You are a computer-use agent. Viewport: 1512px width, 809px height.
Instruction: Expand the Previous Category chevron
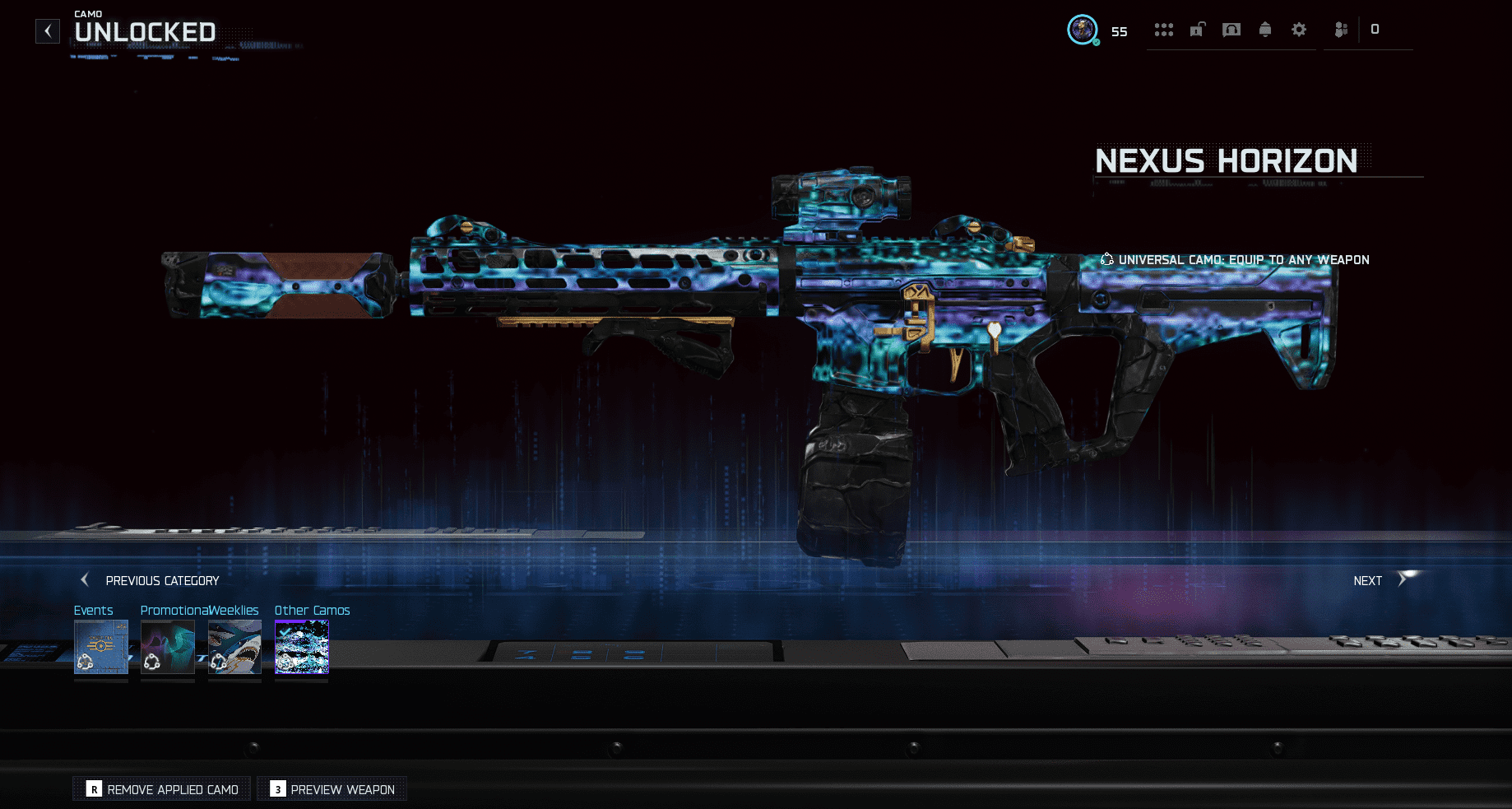click(84, 579)
